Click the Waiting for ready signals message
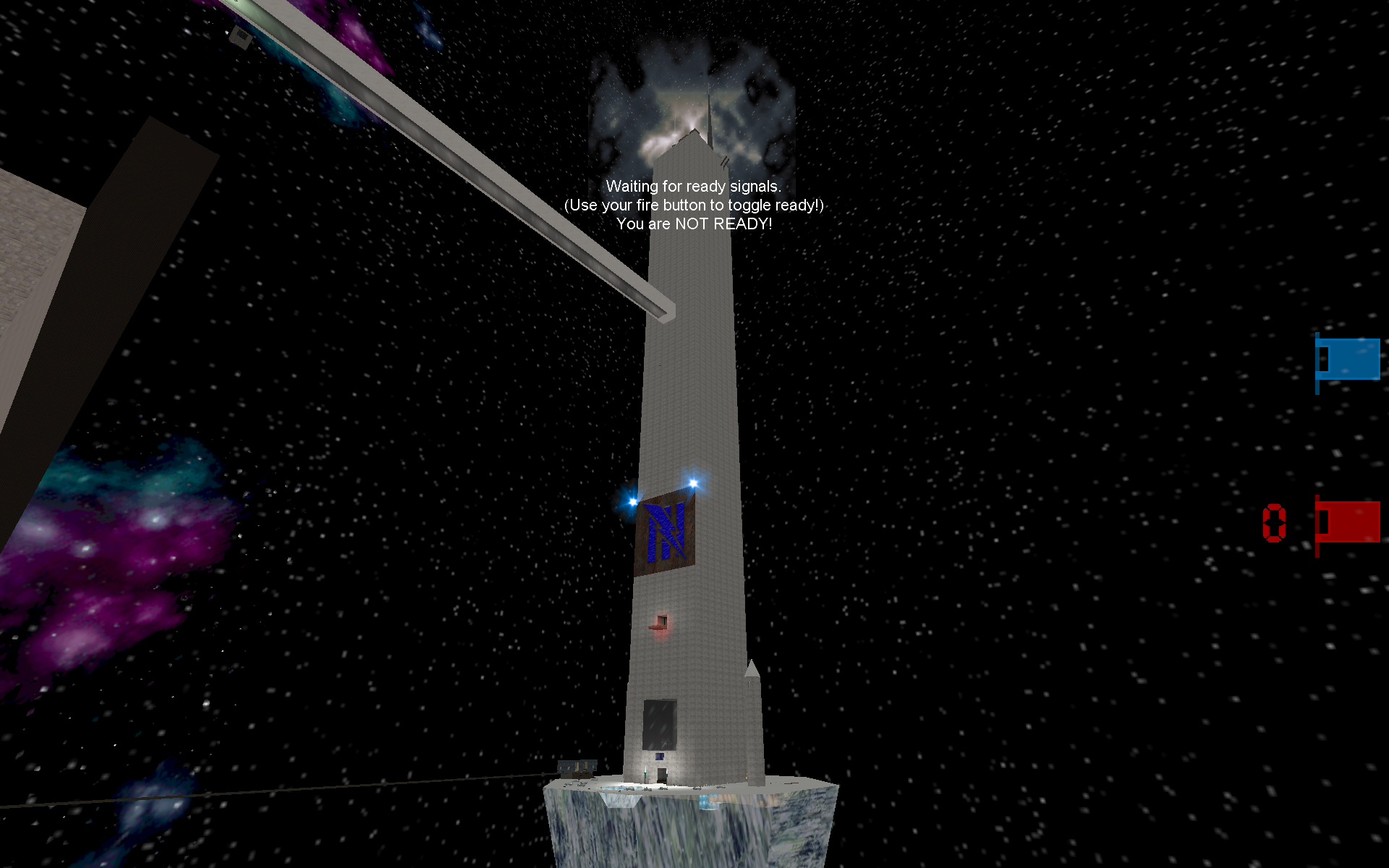The width and height of the screenshot is (1389, 868). coord(694,185)
